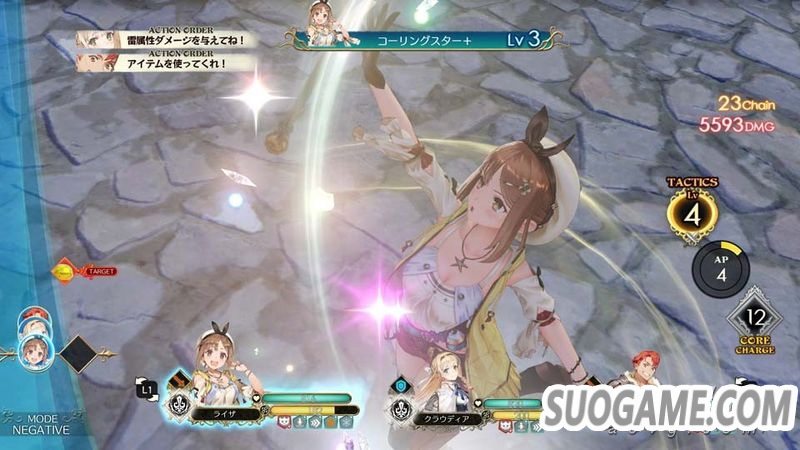This screenshot has width=800, height=450.
Task: Click the blue shield icon above Klaudia's emblem
Action: coord(400,384)
